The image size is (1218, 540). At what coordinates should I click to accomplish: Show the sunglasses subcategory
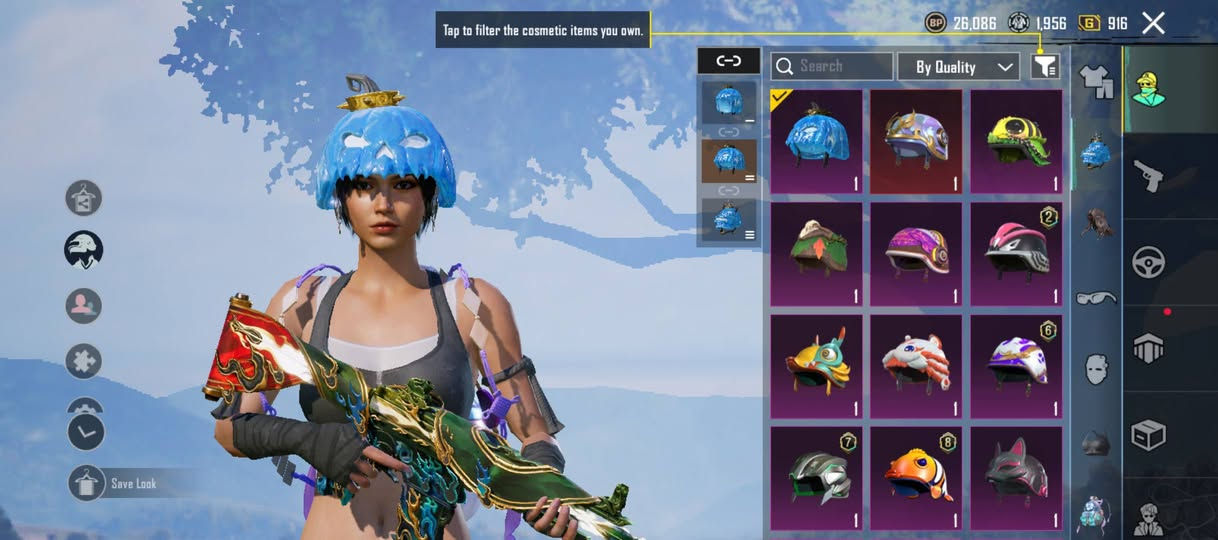tap(1096, 298)
